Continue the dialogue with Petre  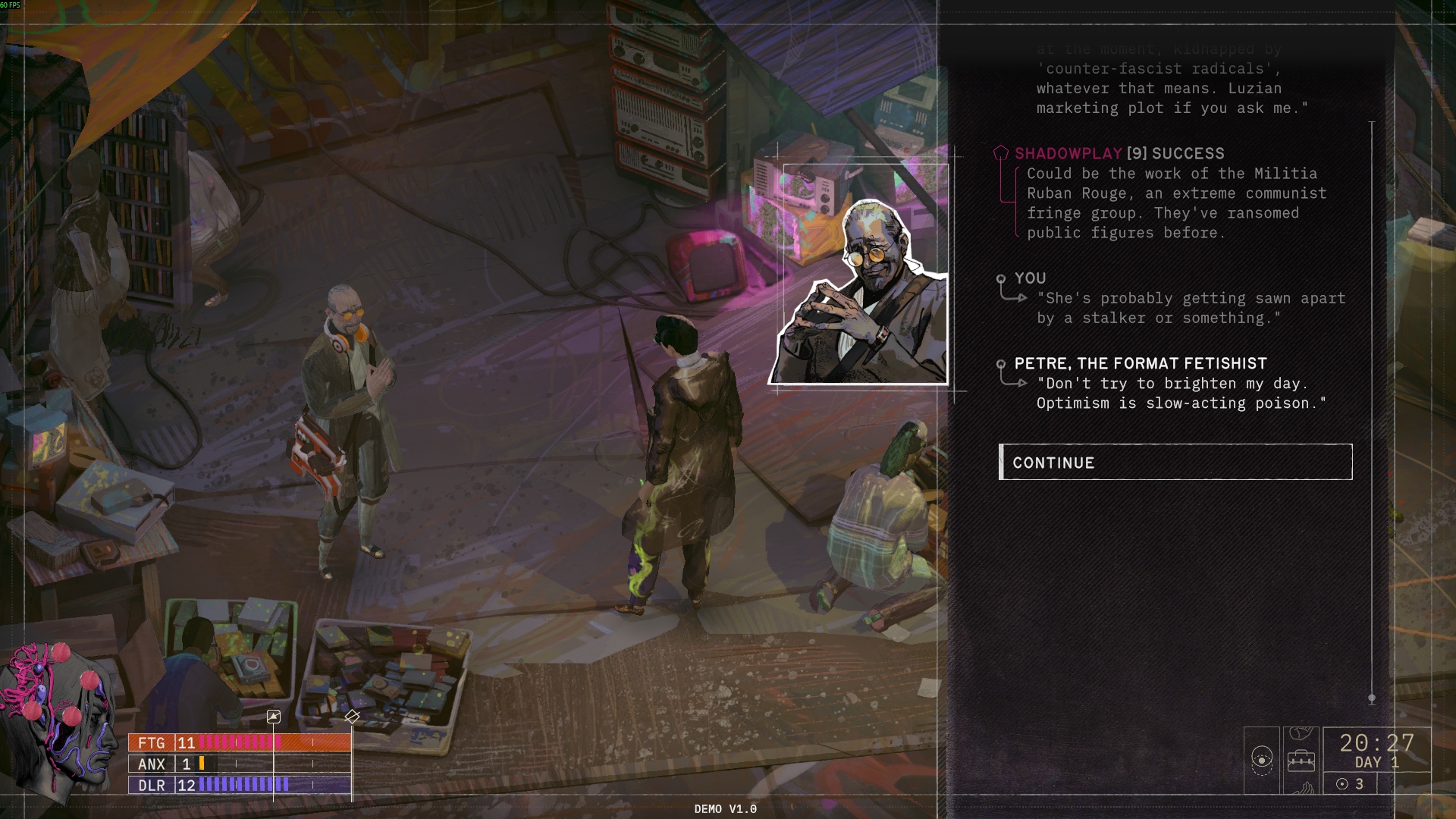click(1175, 463)
